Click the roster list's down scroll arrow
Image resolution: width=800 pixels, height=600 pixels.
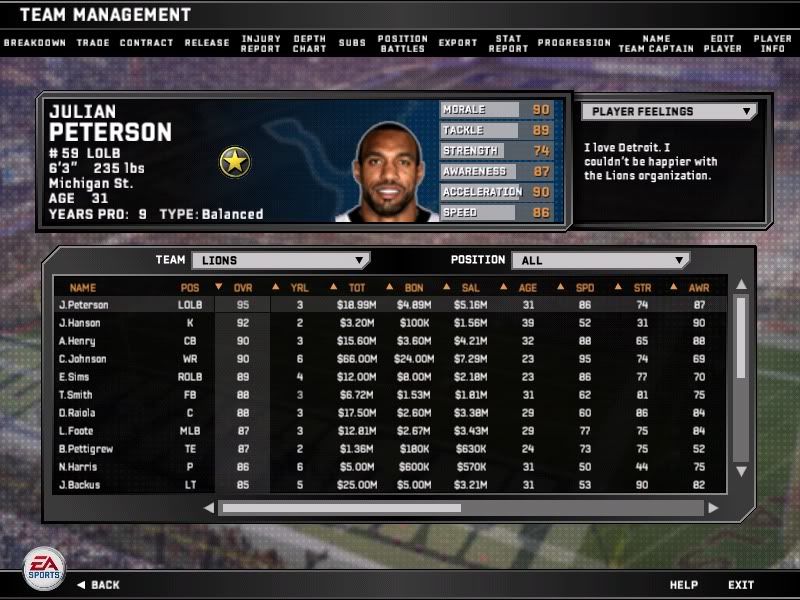point(741,471)
